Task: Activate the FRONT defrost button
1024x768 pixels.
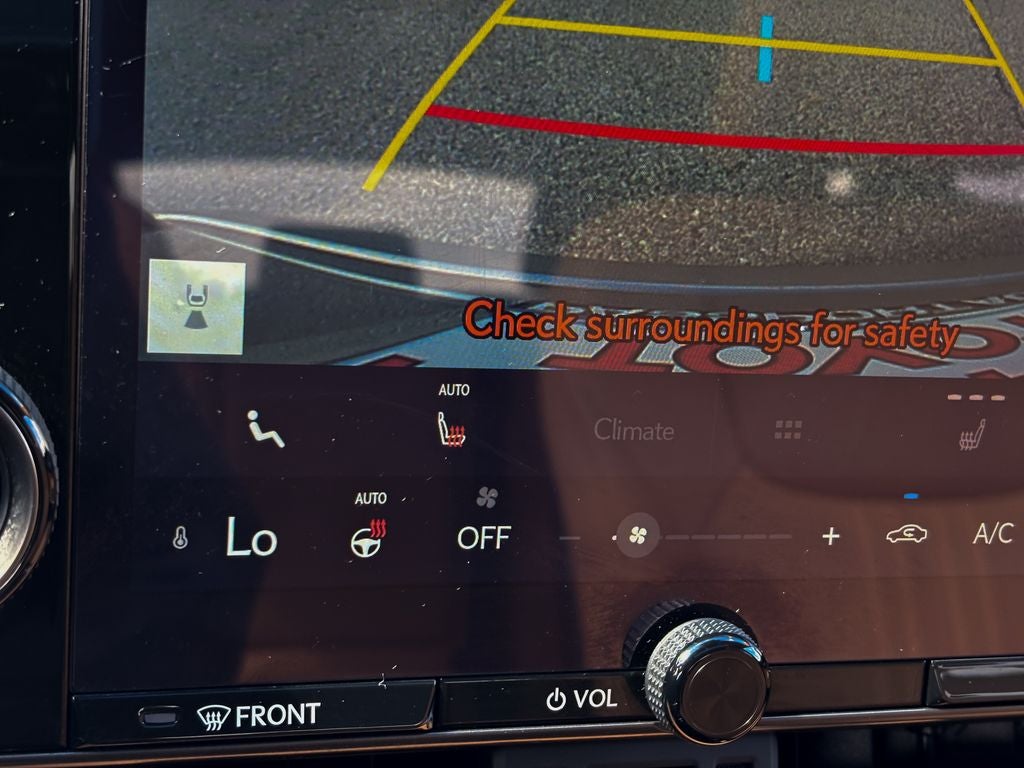Action: (258, 715)
